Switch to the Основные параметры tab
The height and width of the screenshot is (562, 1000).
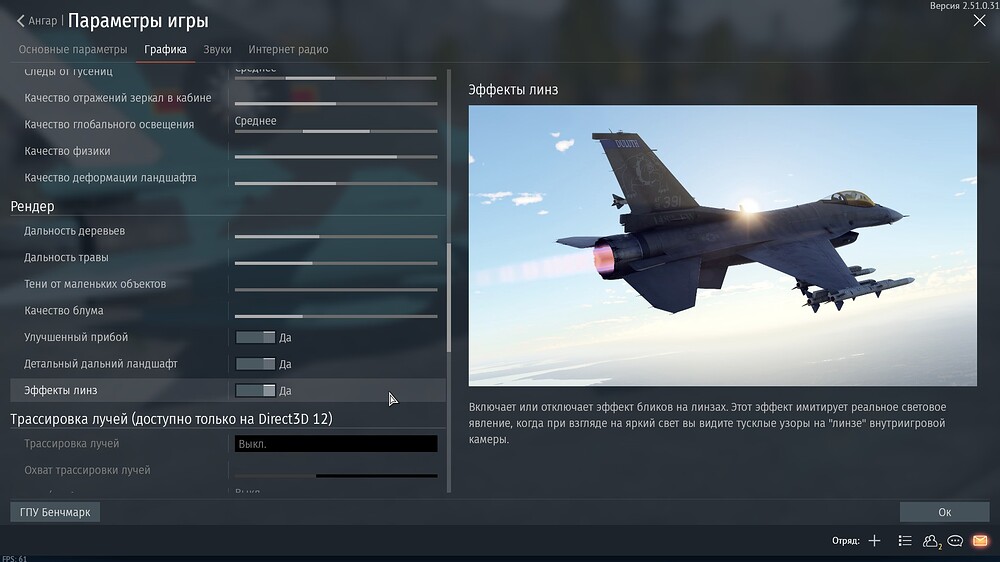coord(73,49)
